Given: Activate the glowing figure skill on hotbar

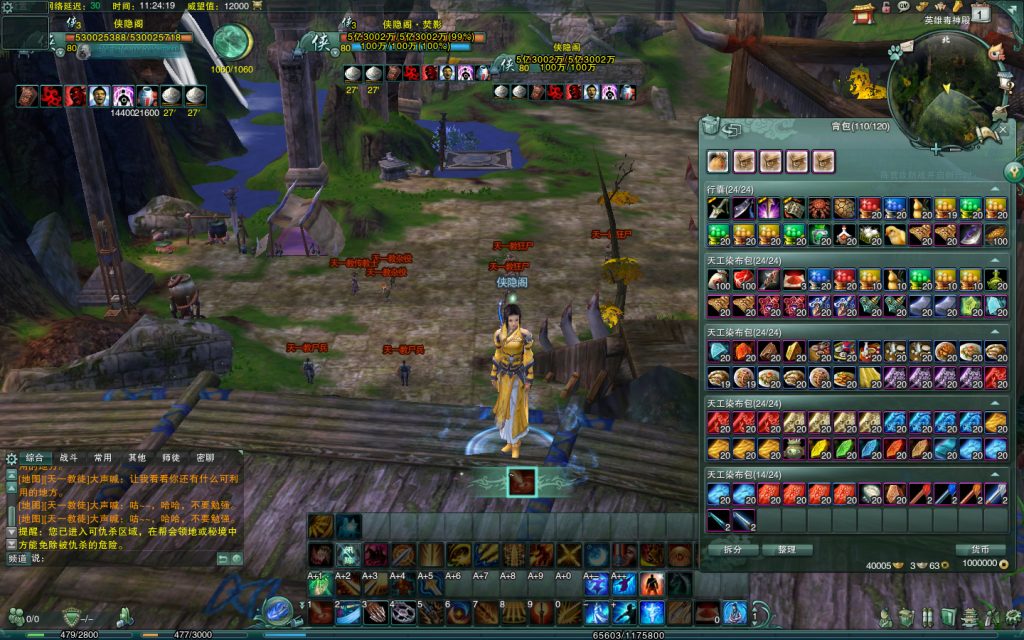Looking at the screenshot, I should point(652,611).
